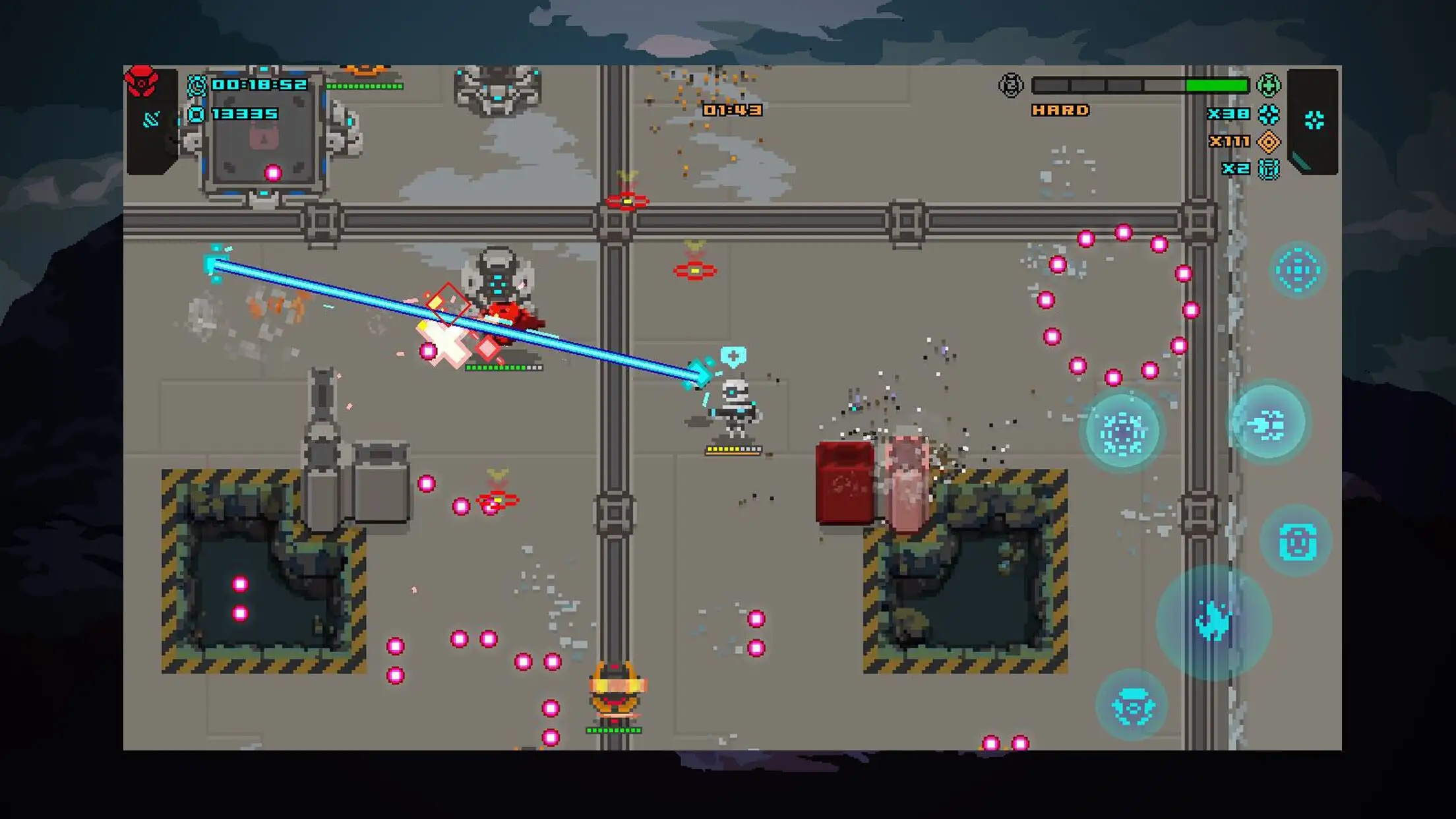
Task: Tap the large flame fire button
Action: 1213,622
